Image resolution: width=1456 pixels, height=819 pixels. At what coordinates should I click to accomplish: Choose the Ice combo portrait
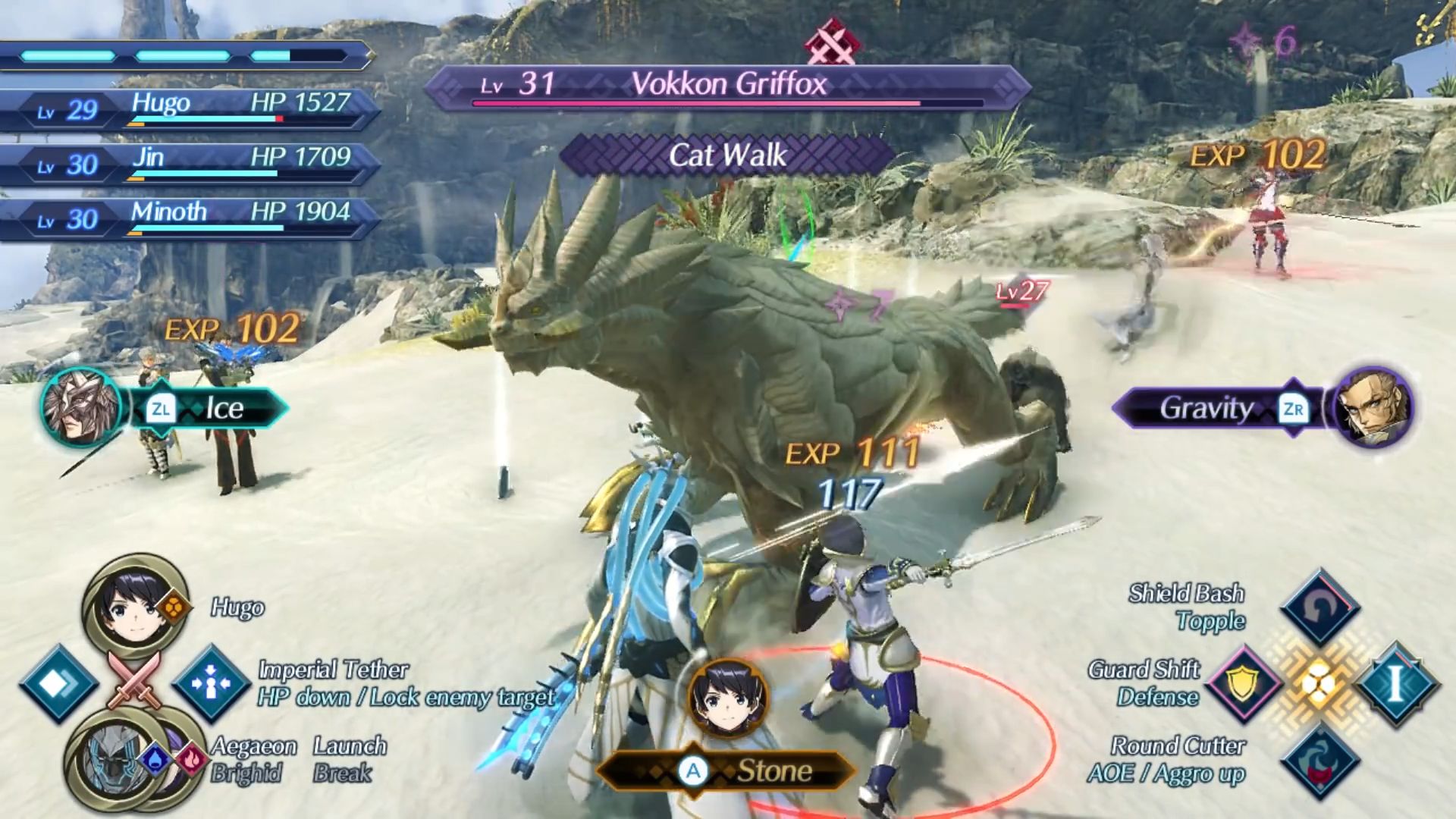(81, 408)
